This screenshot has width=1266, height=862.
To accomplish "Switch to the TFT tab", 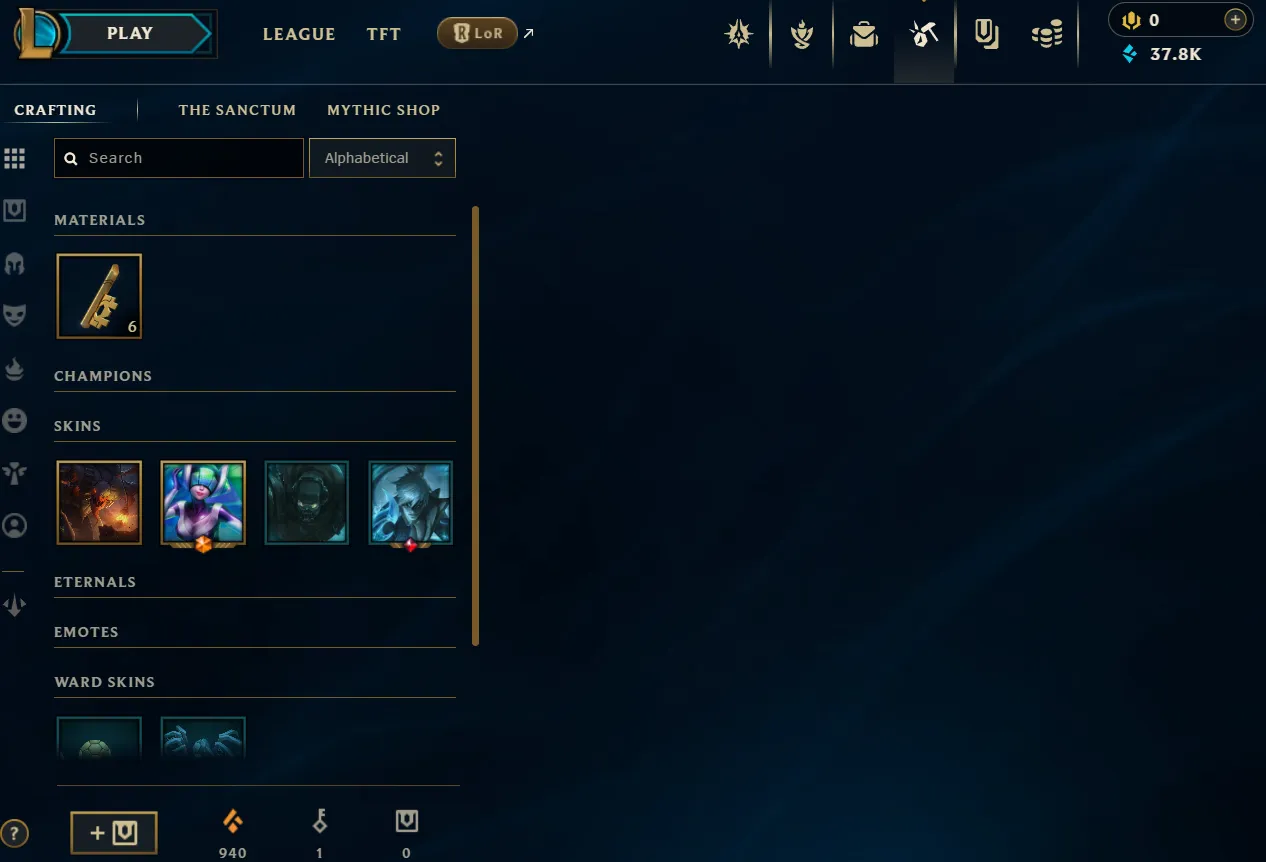I will pos(383,34).
